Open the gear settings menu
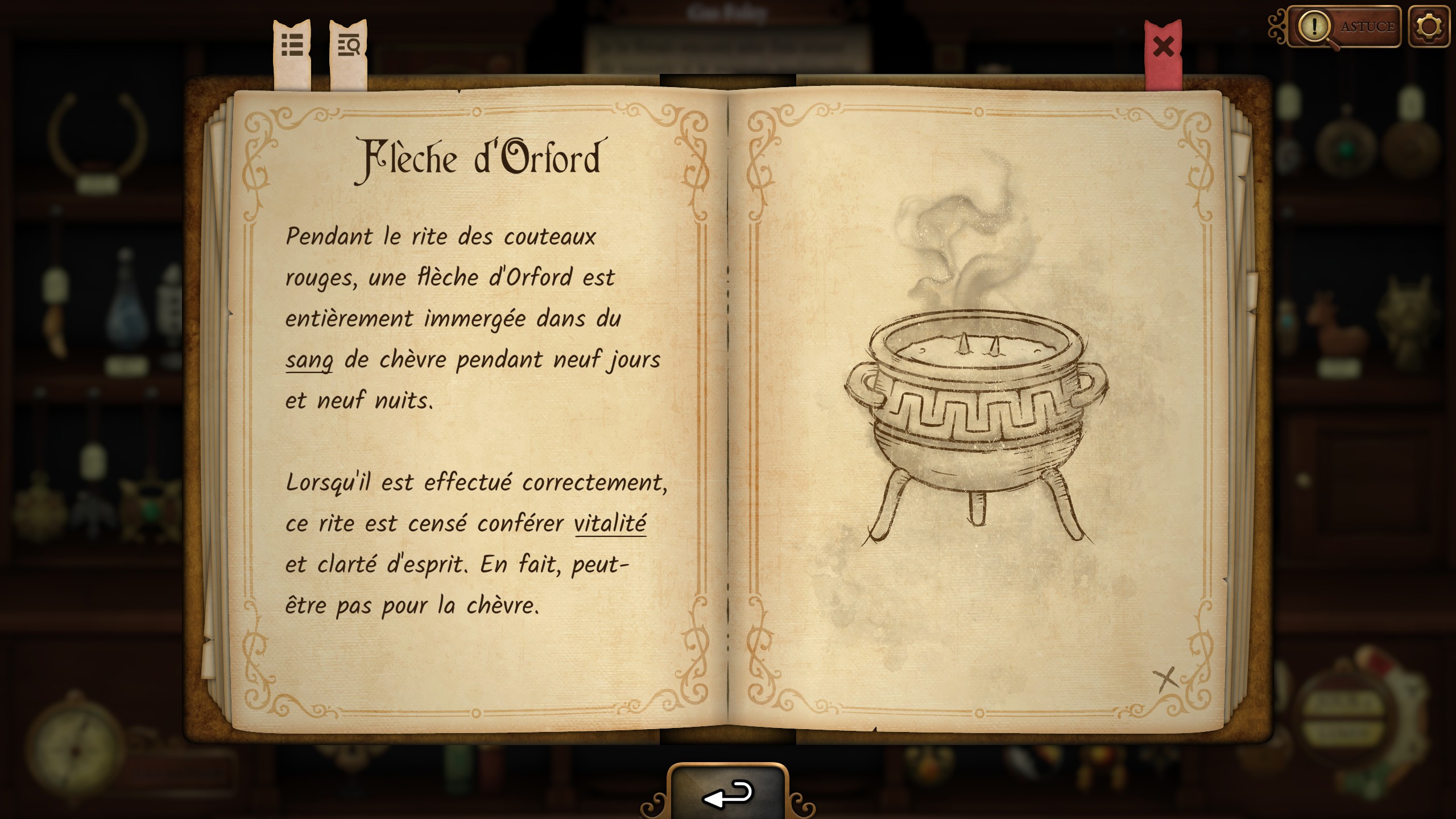Image resolution: width=1456 pixels, height=819 pixels. click(1429, 27)
